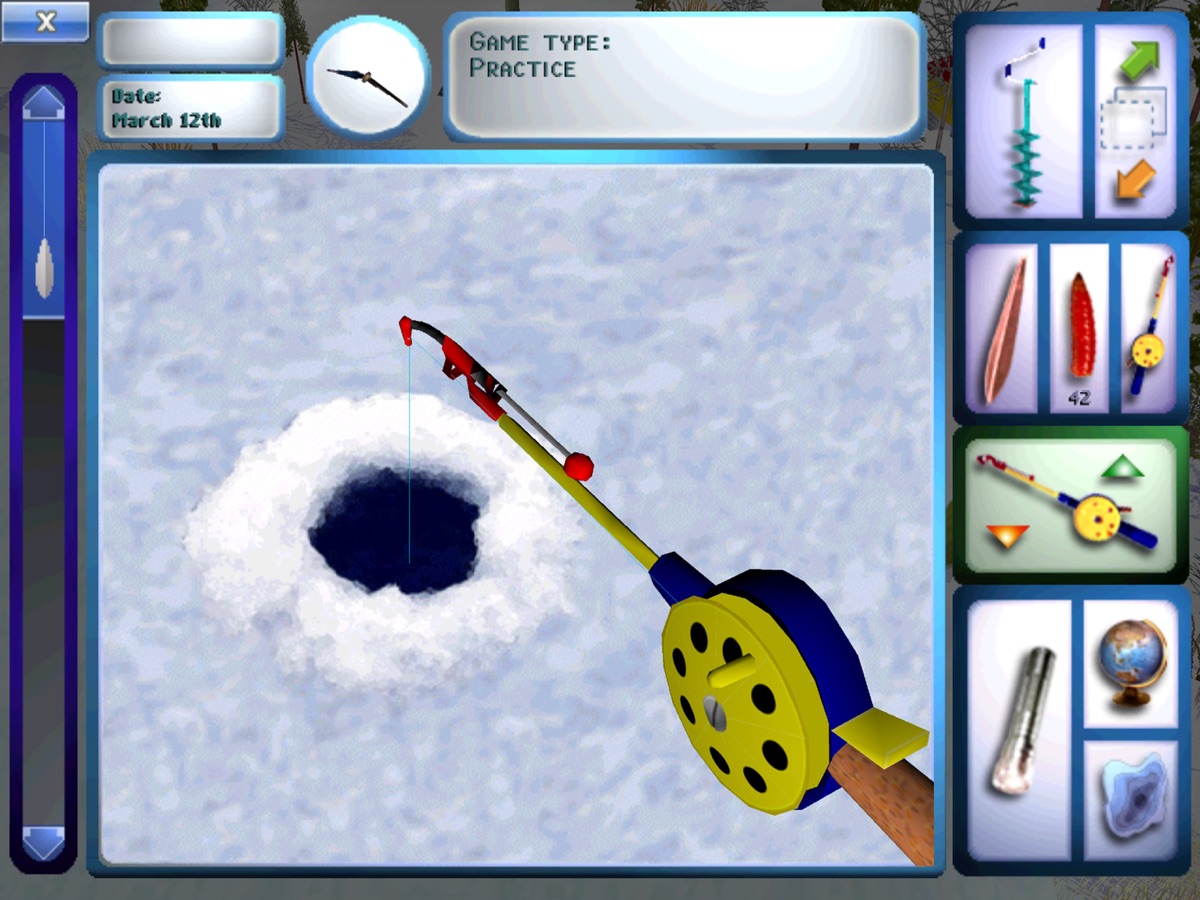Choose the pink float lure slot

click(1003, 329)
